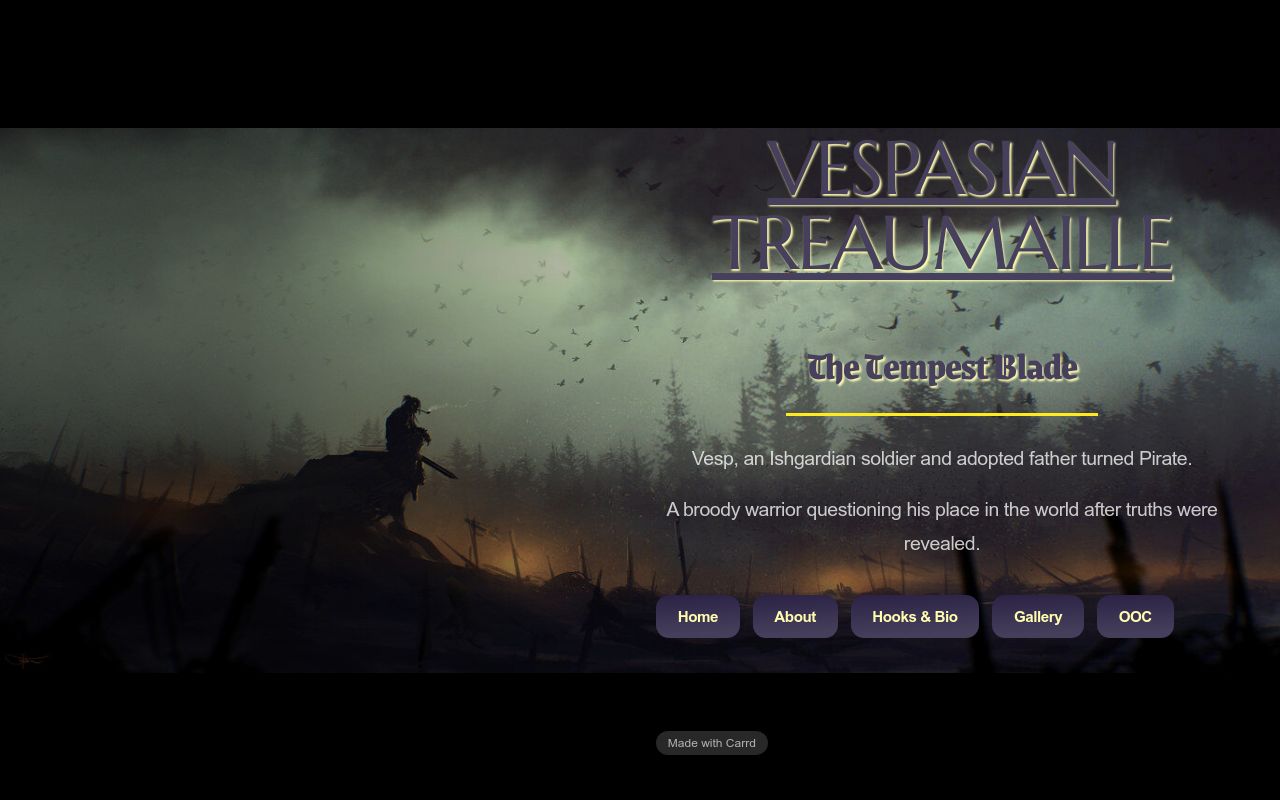Click the kneeling soldier figure in the artwork
Viewport: 1280px width, 800px height.
(410, 440)
